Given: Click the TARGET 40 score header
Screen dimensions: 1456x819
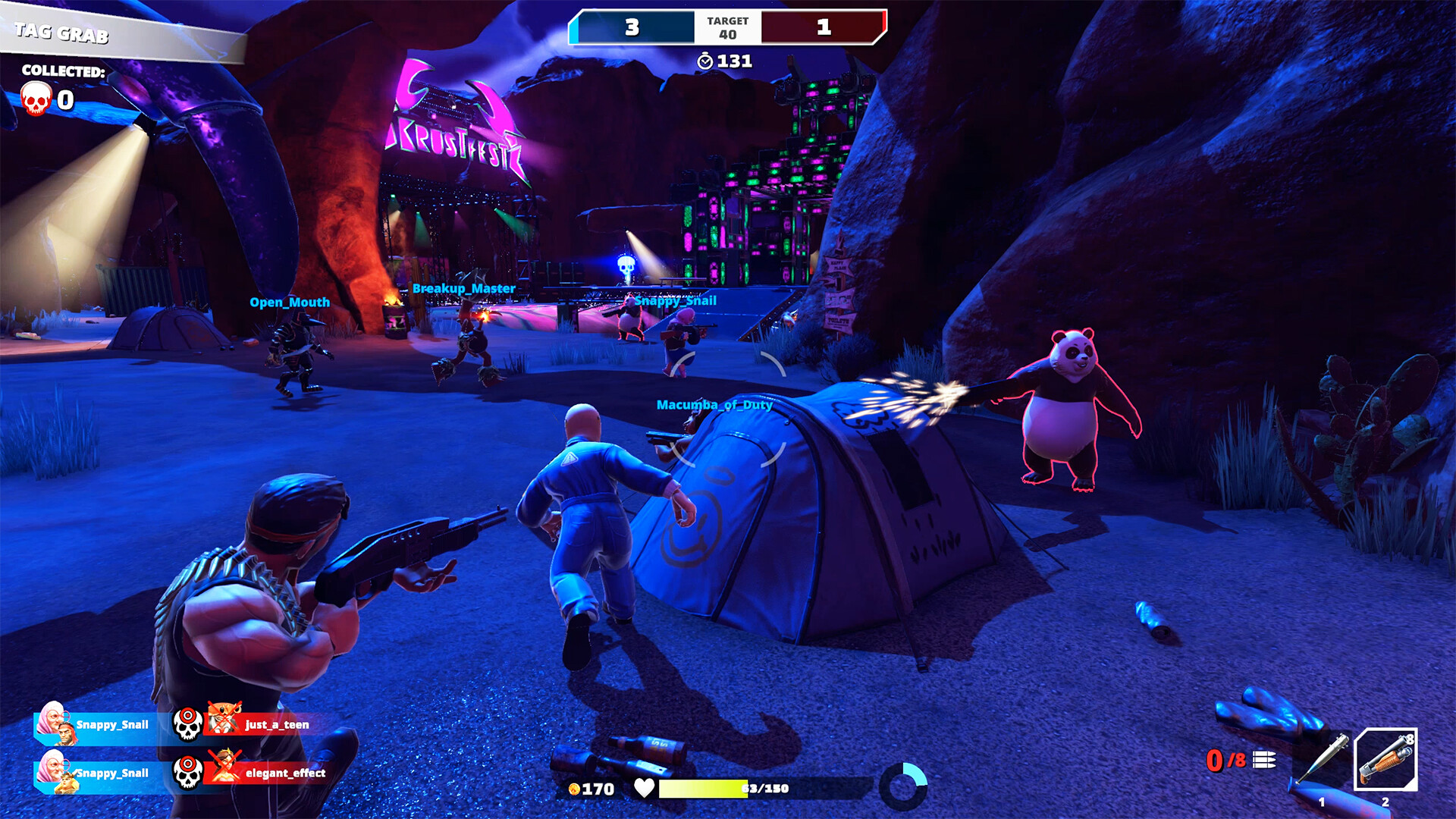Looking at the screenshot, I should coord(726,26).
